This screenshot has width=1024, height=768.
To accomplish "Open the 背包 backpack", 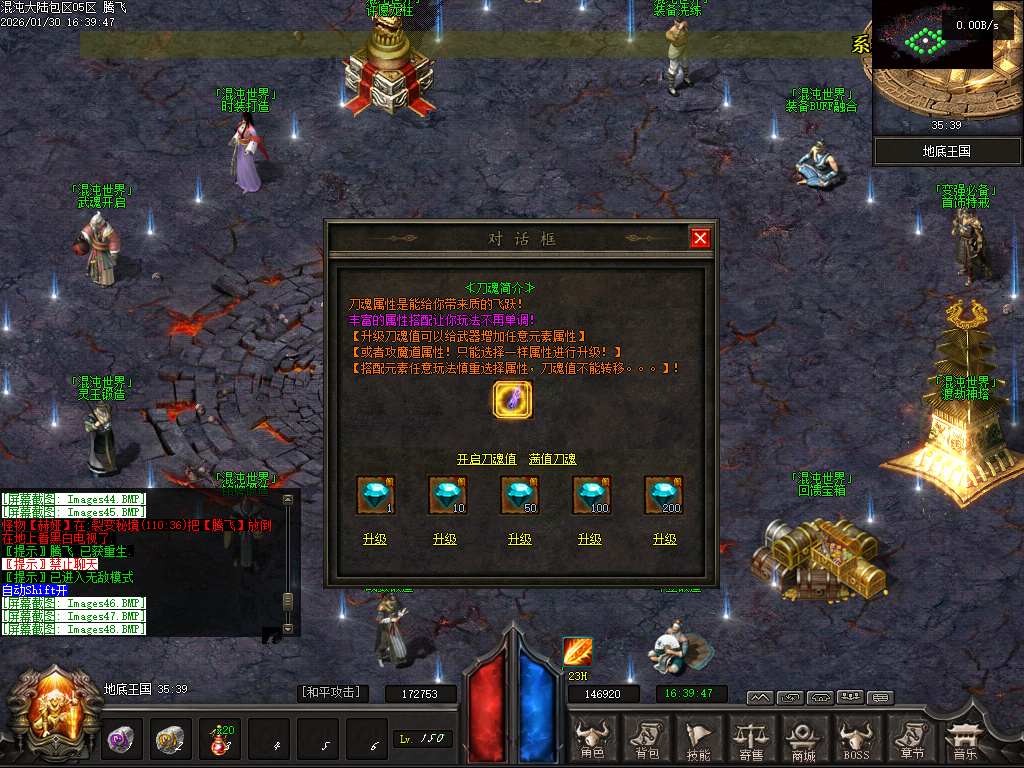I will click(x=647, y=740).
